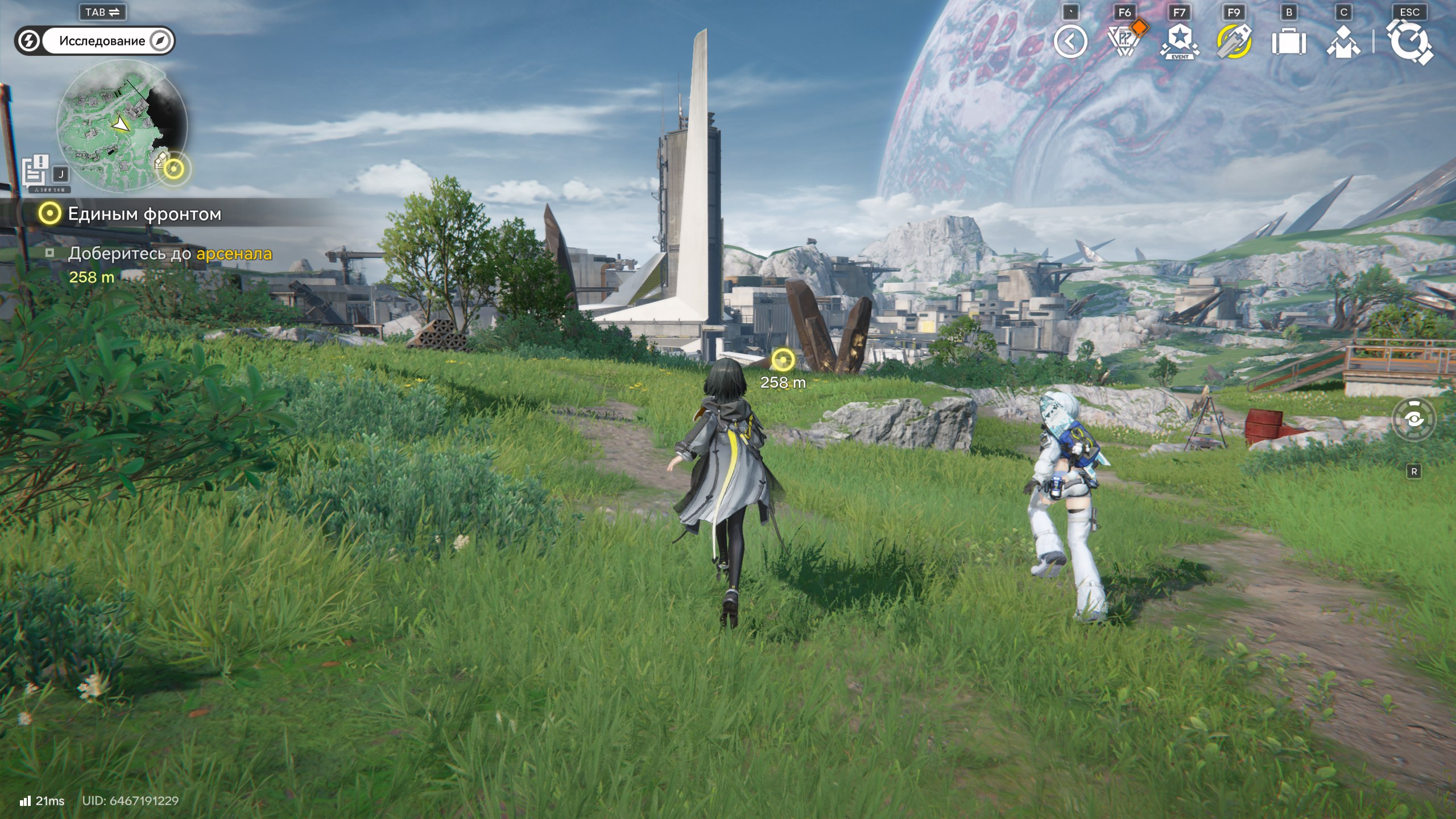The height and width of the screenshot is (819, 1456).
Task: Switch mode using the lightning bolt icon
Action: pyautogui.click(x=29, y=41)
